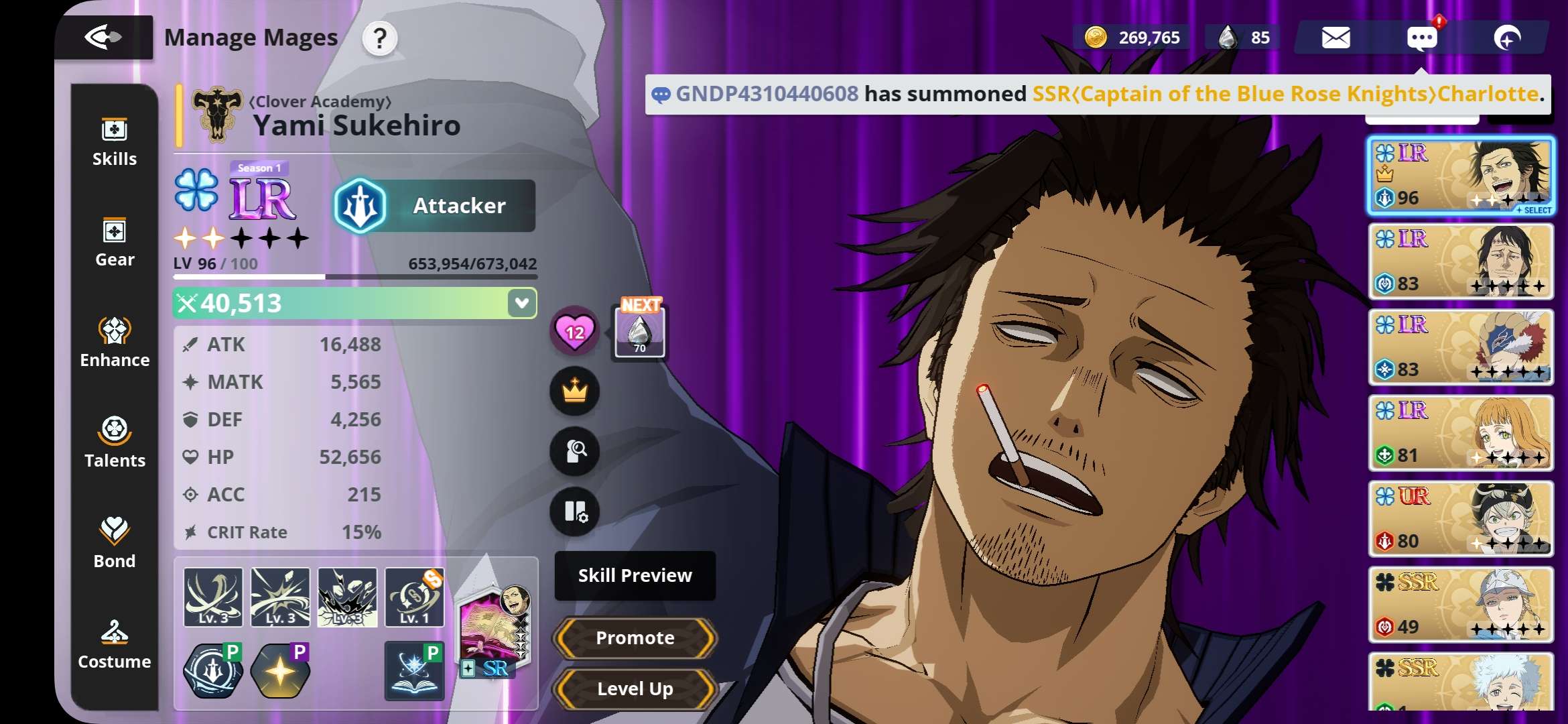
Task: Open the help question mark
Action: (x=380, y=38)
